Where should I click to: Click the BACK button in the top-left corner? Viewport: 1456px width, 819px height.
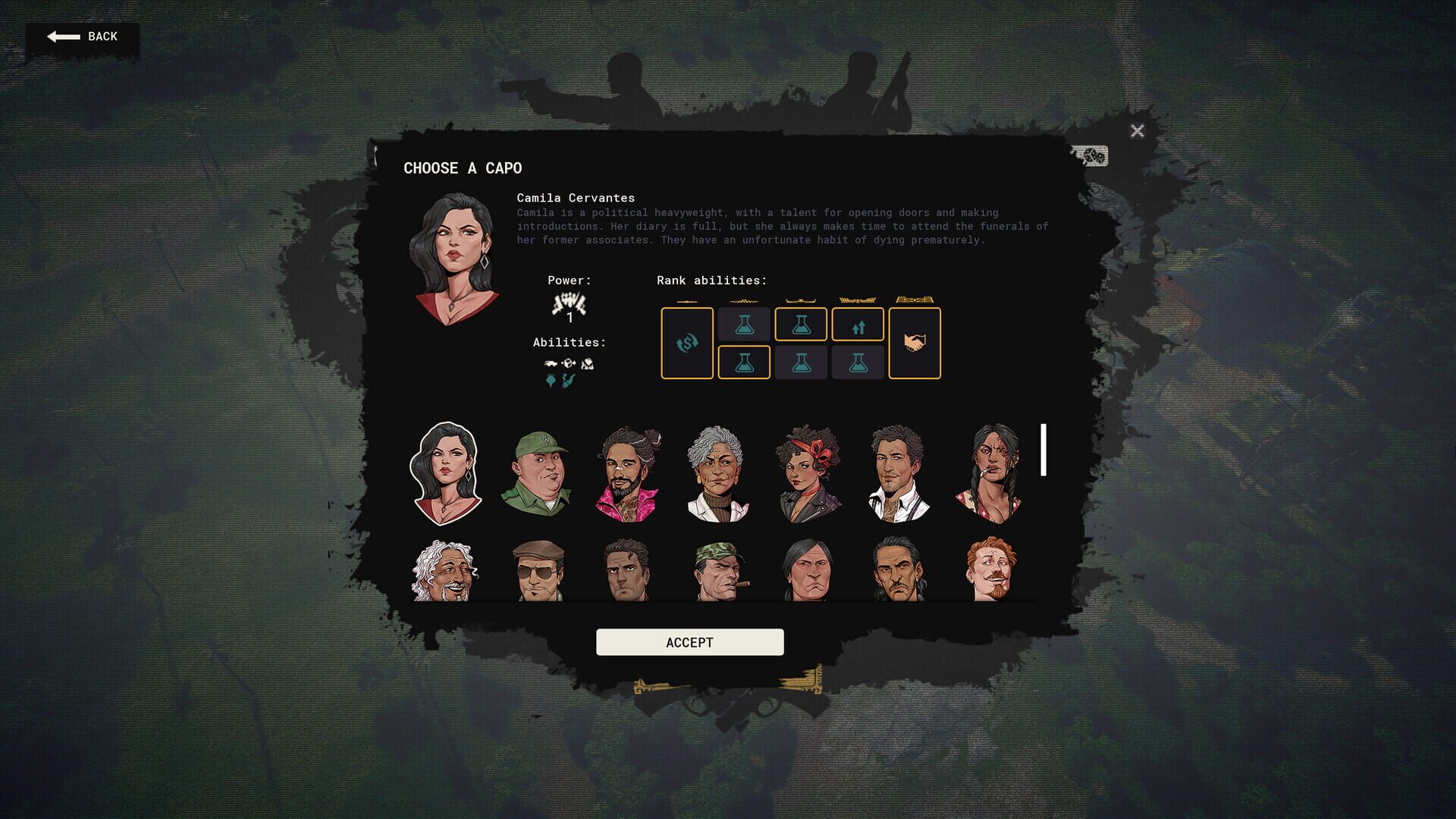point(82,36)
